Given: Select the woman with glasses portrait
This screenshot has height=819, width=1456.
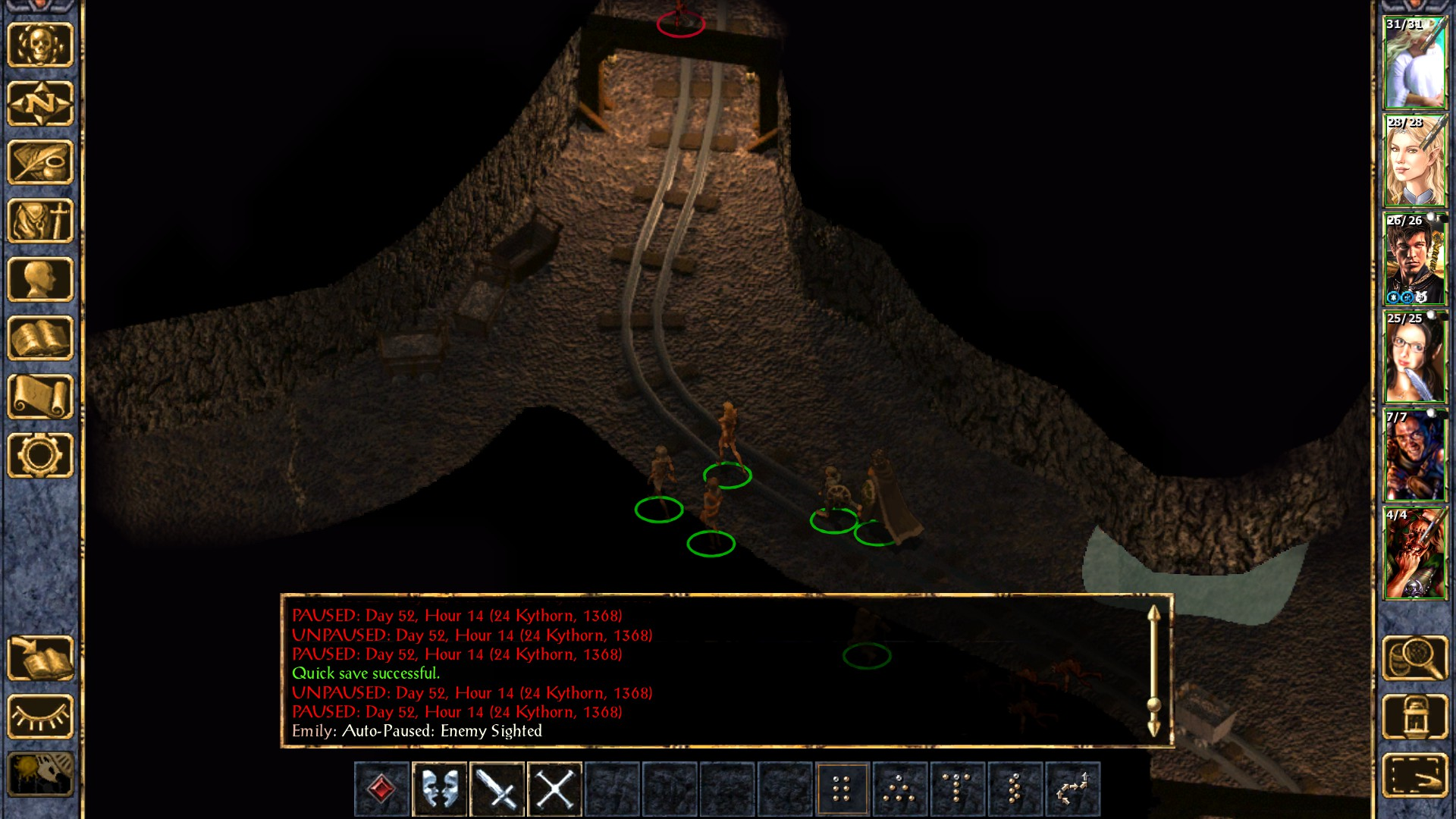Looking at the screenshot, I should [x=1415, y=357].
